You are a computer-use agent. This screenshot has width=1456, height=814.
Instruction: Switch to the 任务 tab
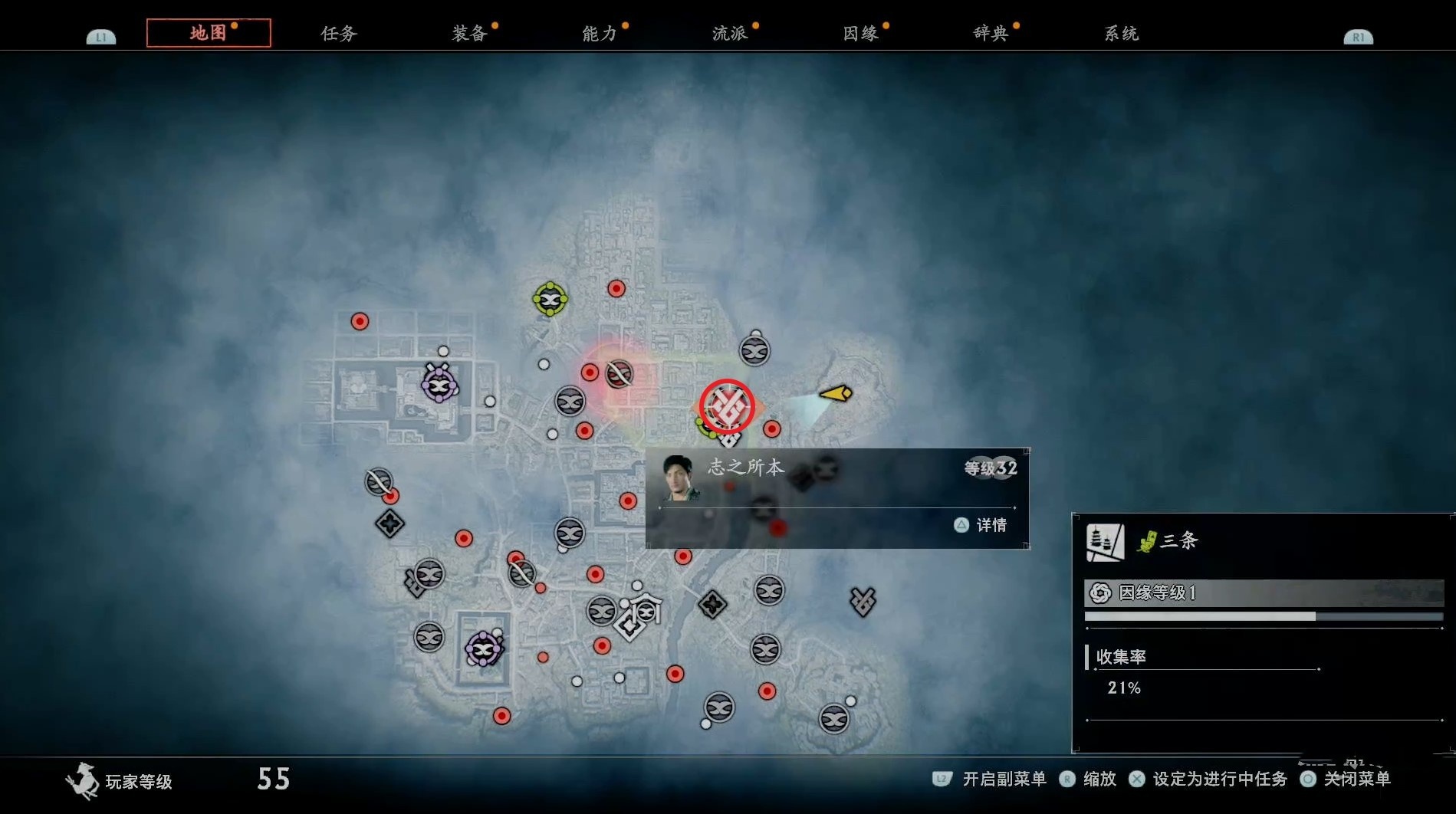click(338, 34)
